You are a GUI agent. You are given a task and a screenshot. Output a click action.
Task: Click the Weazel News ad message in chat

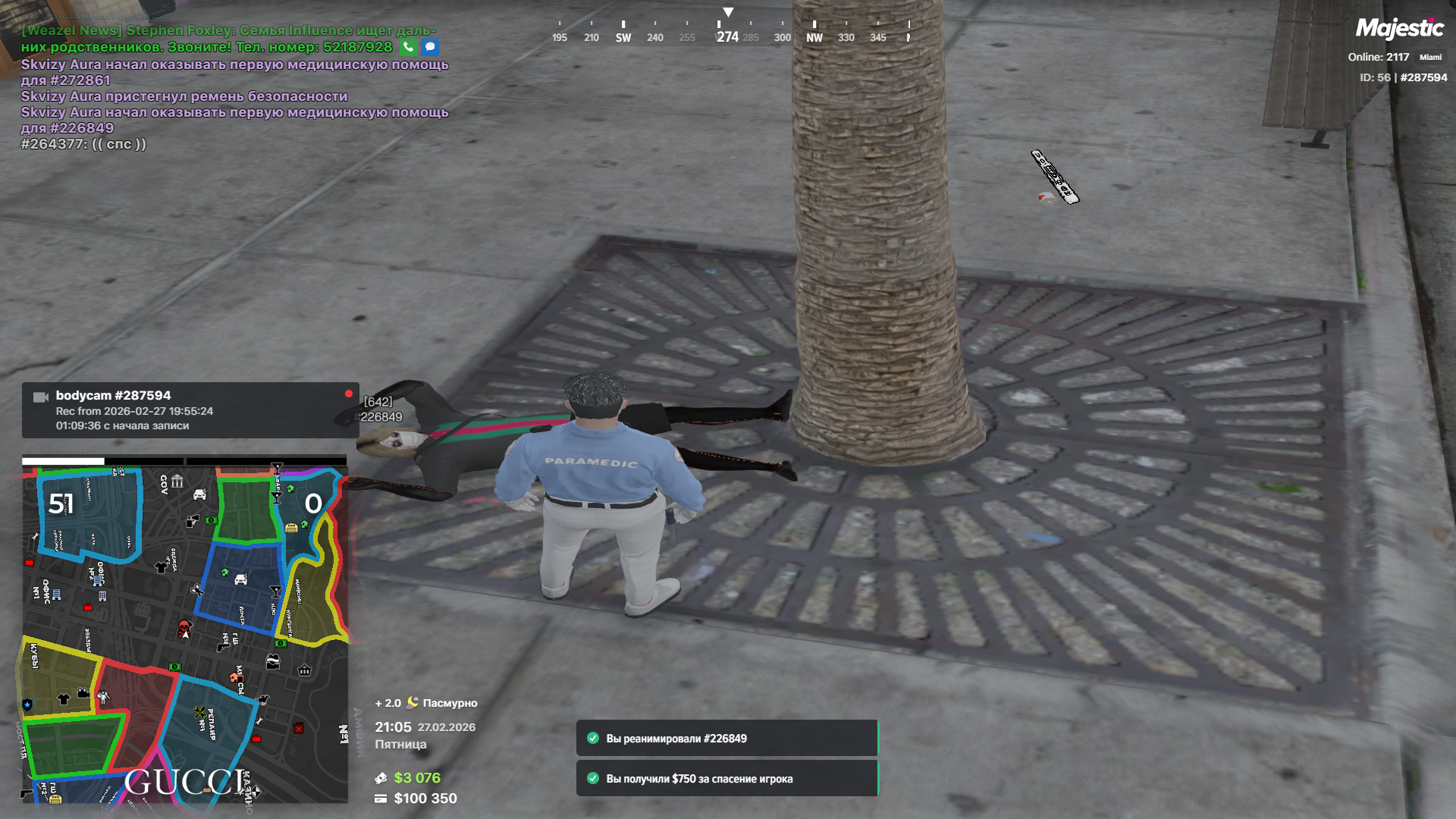(x=227, y=39)
